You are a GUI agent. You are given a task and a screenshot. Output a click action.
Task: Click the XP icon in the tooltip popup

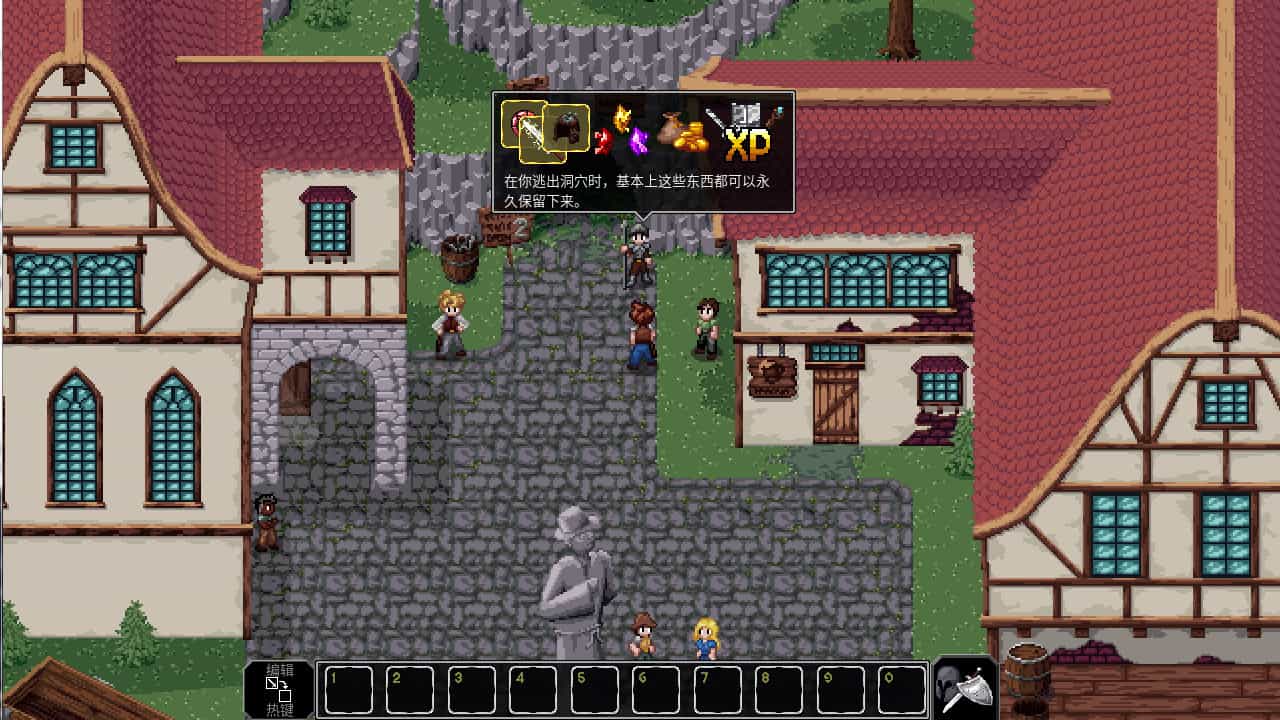pyautogui.click(x=748, y=144)
